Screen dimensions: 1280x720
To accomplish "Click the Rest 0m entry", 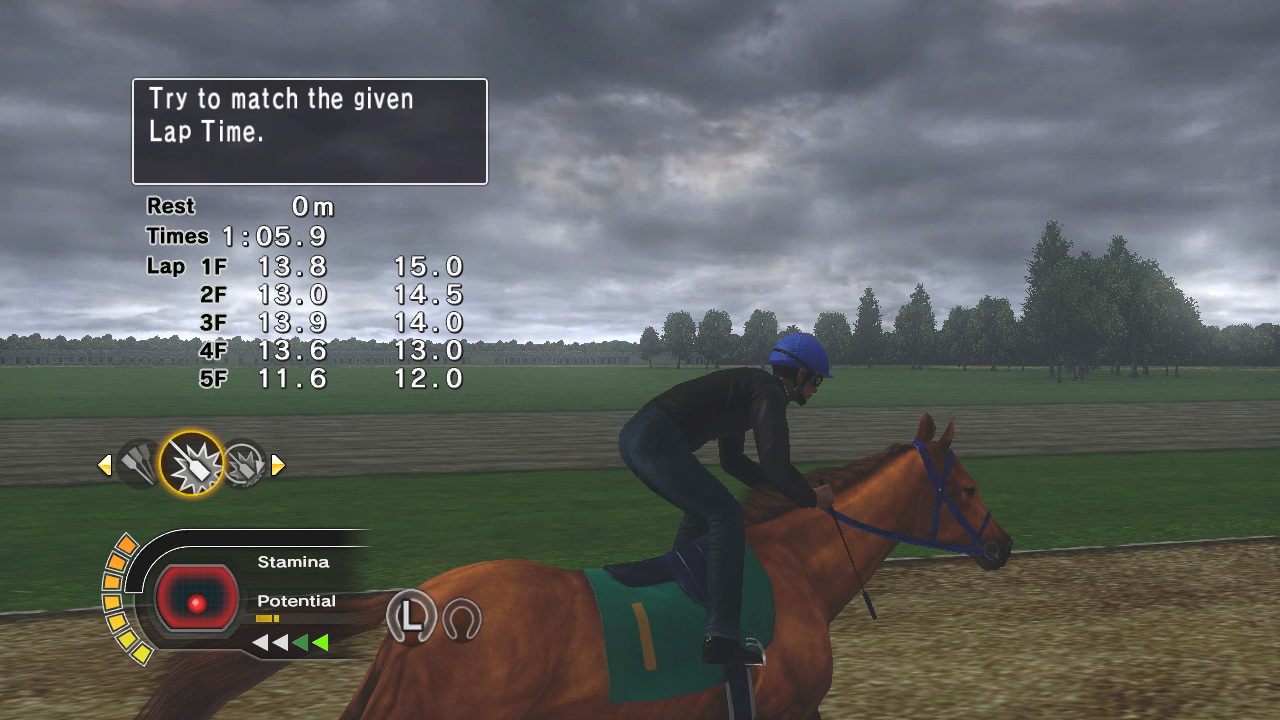I will pyautogui.click(x=240, y=206).
